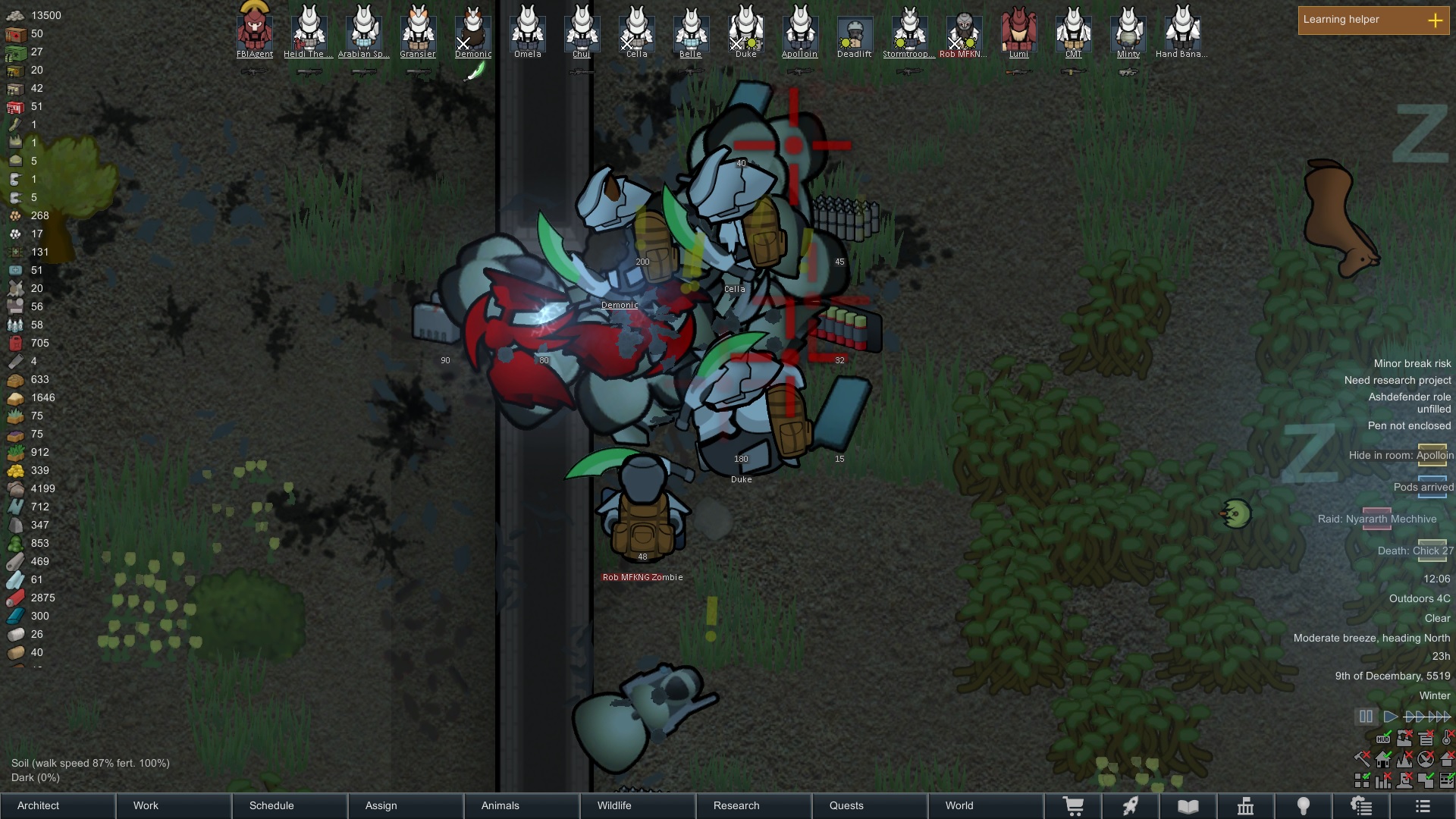The width and height of the screenshot is (1456, 819).
Task: Pause the game with the pause button
Action: (1366, 717)
